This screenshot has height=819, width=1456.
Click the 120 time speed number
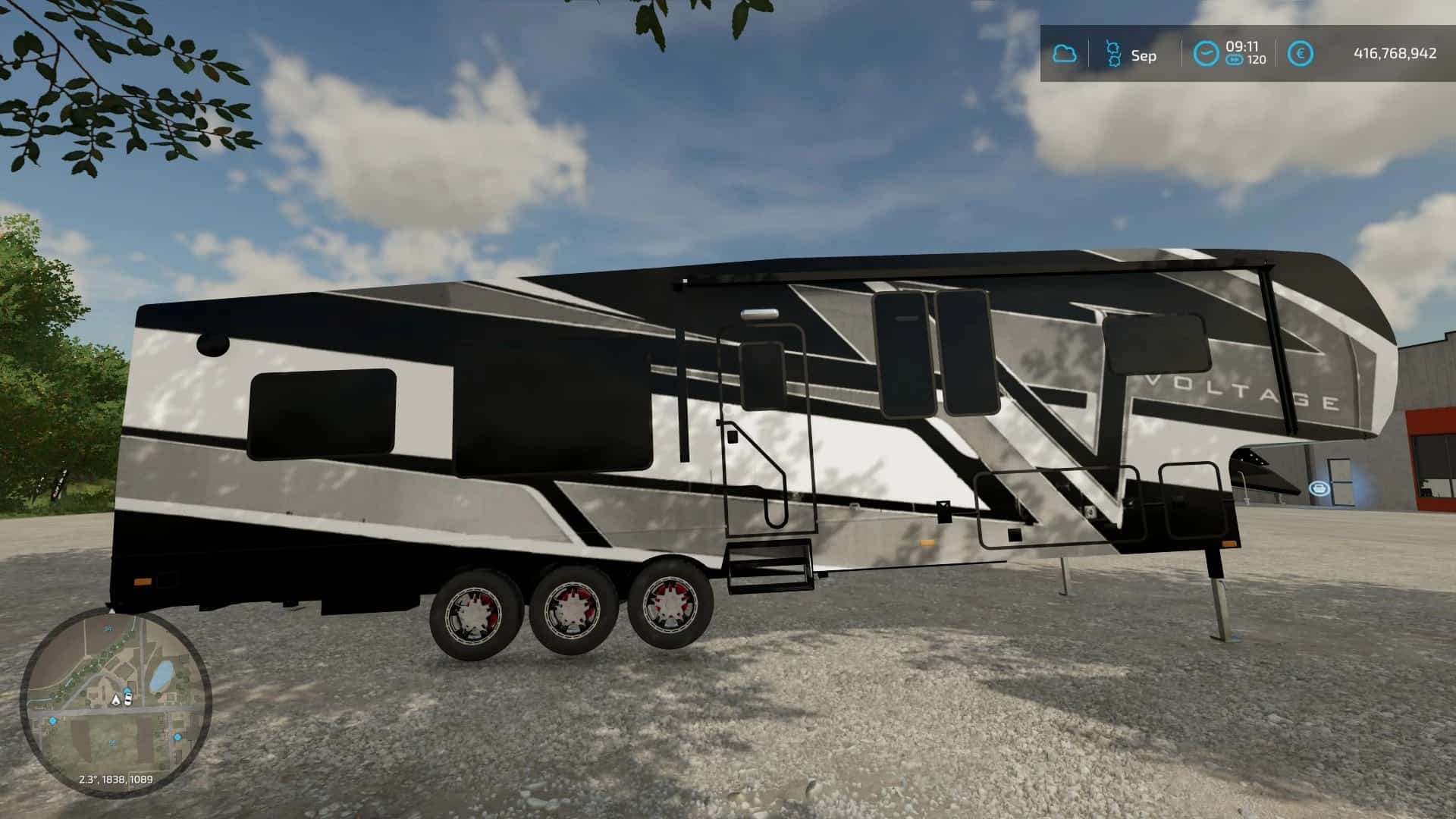1257,58
